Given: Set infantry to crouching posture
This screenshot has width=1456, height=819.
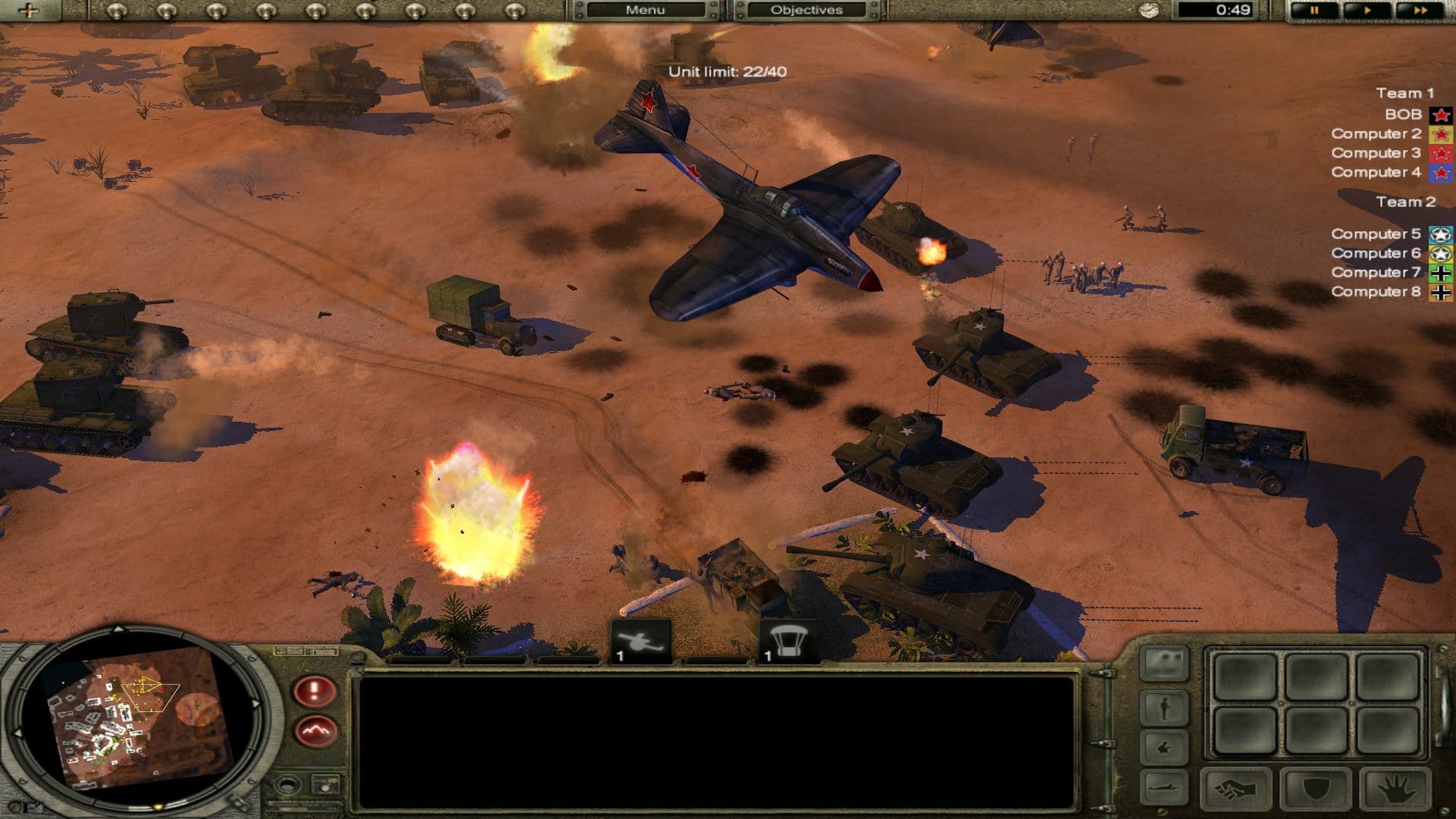Looking at the screenshot, I should coord(1163,749).
